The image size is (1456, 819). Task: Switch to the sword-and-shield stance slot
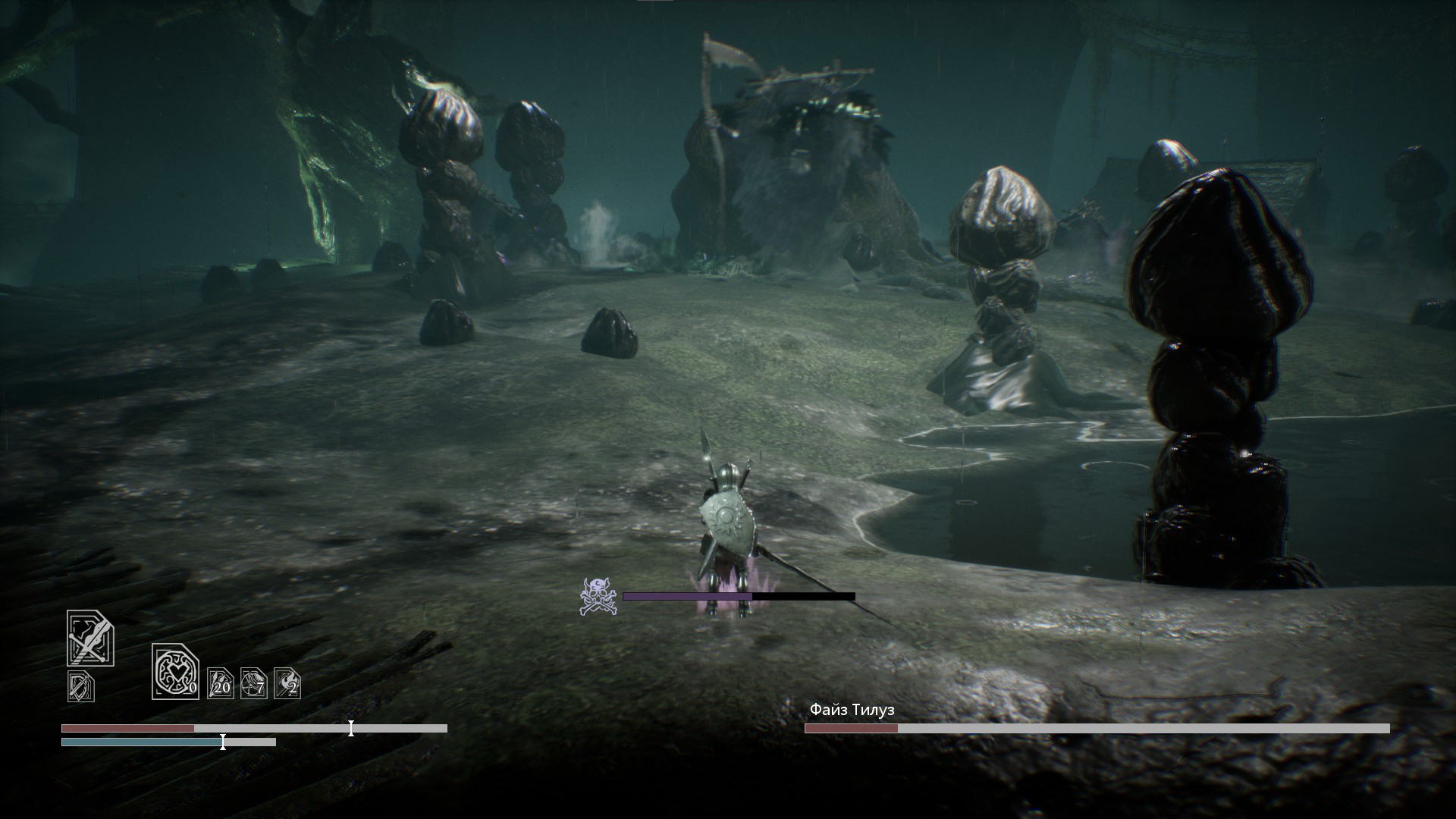[x=81, y=686]
